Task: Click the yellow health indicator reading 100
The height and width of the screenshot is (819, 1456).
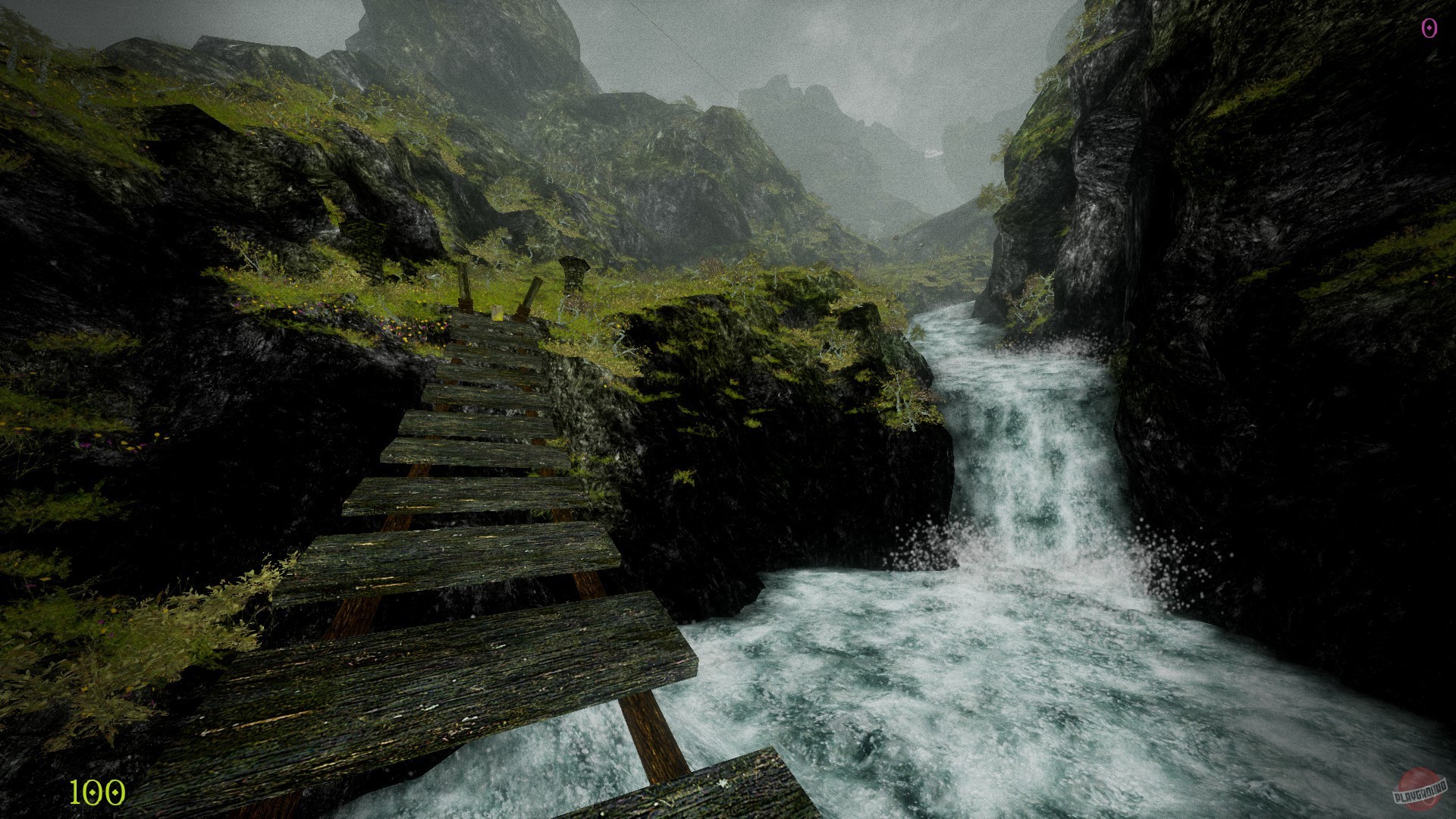Action: (x=94, y=793)
